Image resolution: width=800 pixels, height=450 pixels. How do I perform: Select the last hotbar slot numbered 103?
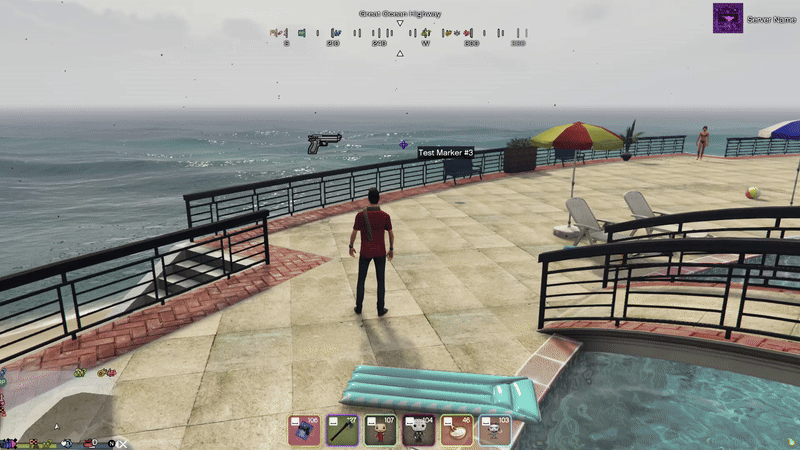point(495,430)
